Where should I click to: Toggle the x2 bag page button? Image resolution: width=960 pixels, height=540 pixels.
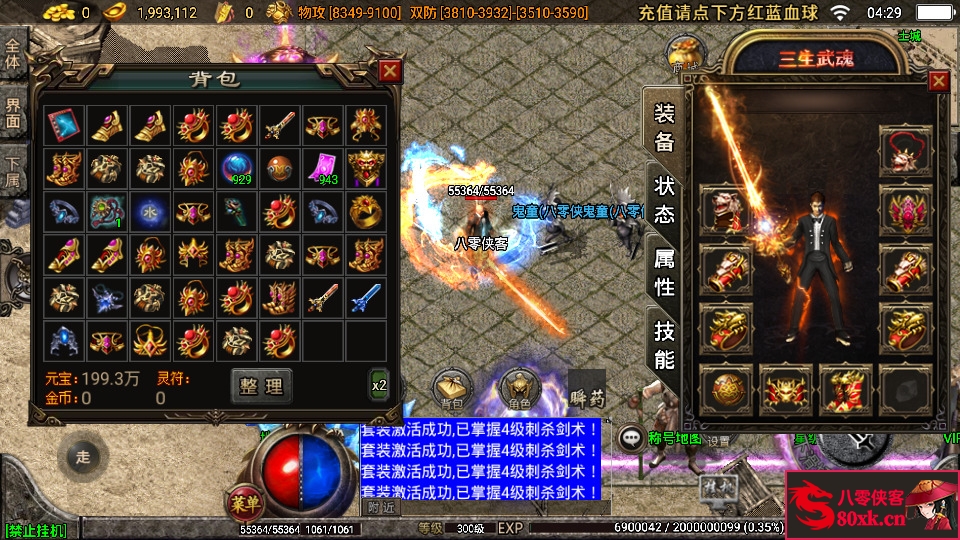pyautogui.click(x=379, y=386)
